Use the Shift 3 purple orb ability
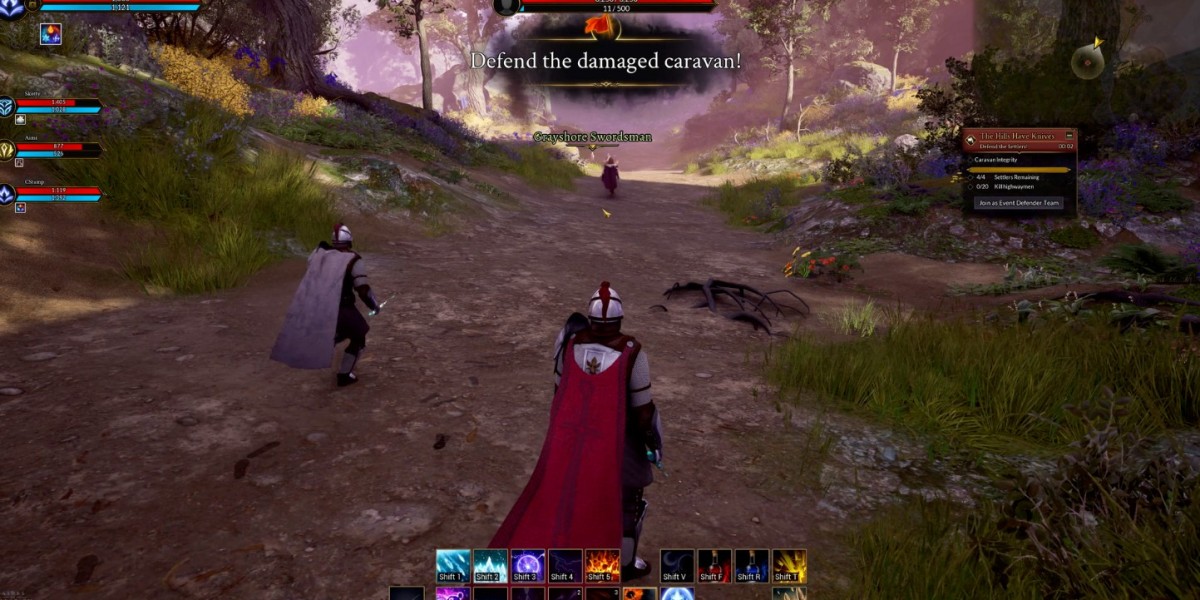1200x600 pixels. click(x=527, y=566)
